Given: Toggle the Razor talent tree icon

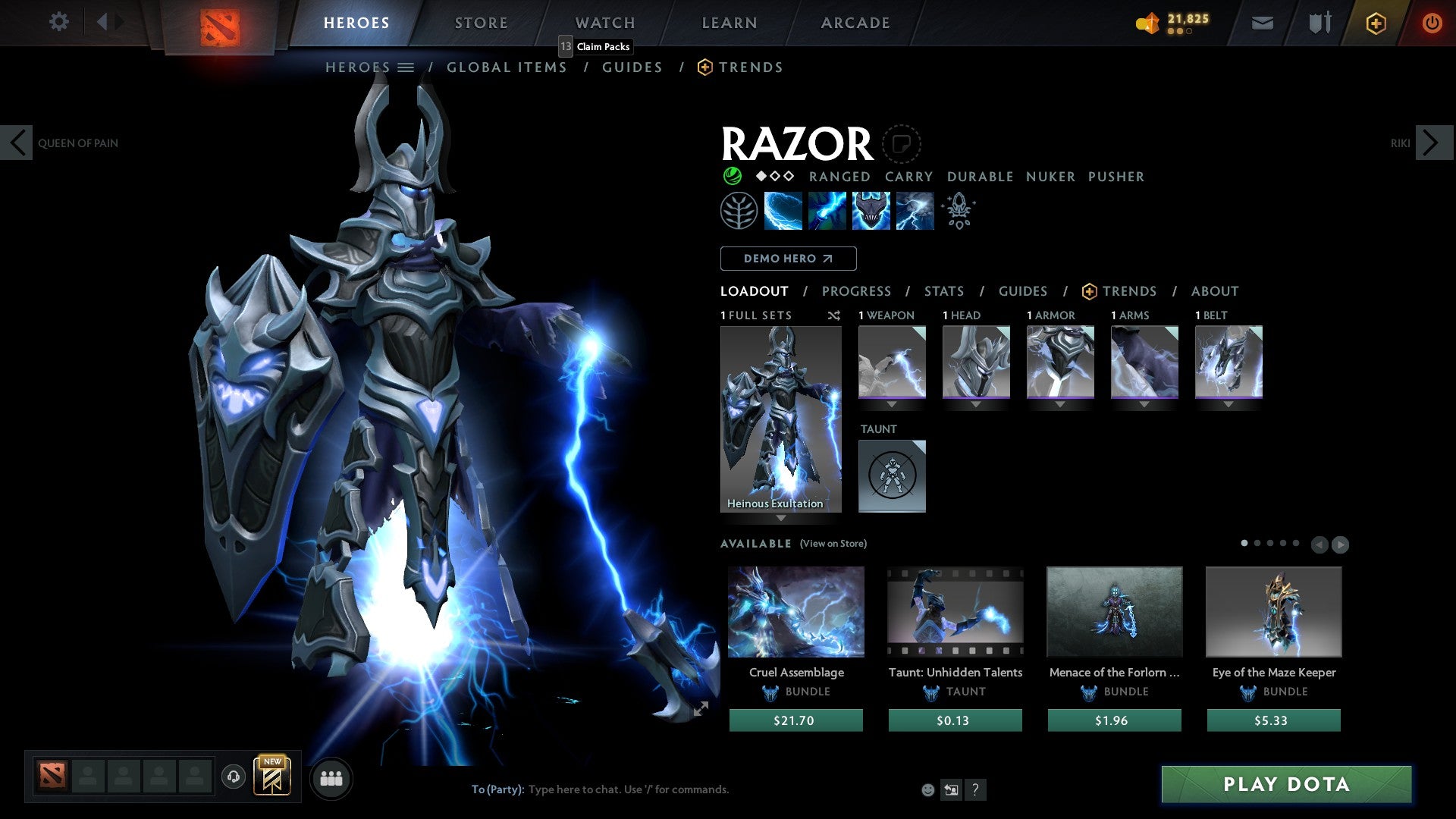Looking at the screenshot, I should click(739, 210).
